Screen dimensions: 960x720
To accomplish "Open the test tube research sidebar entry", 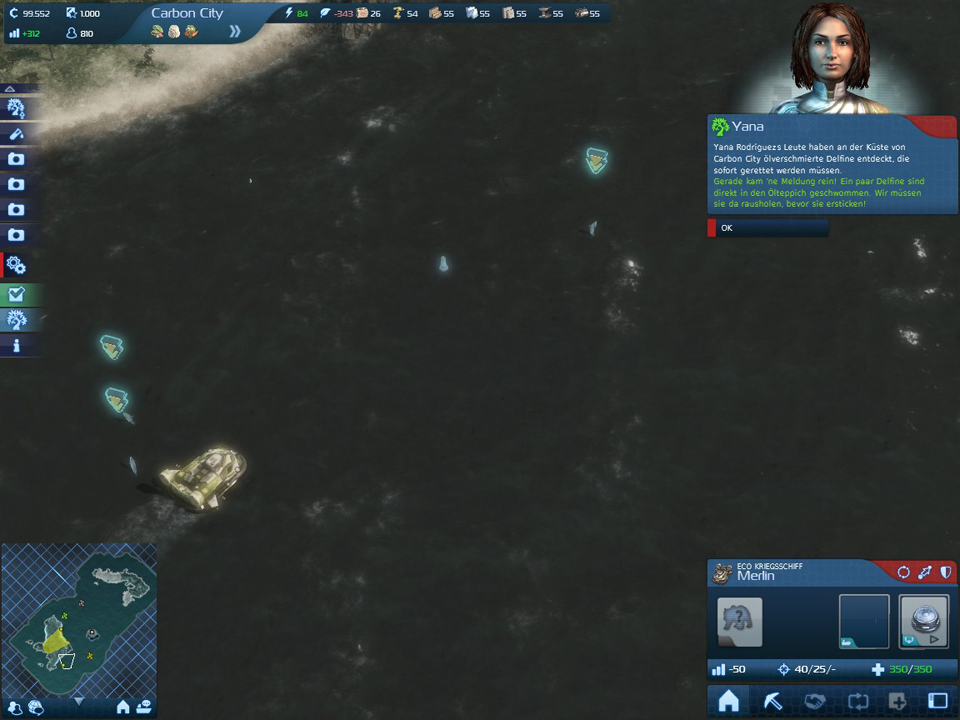I will click(17, 133).
